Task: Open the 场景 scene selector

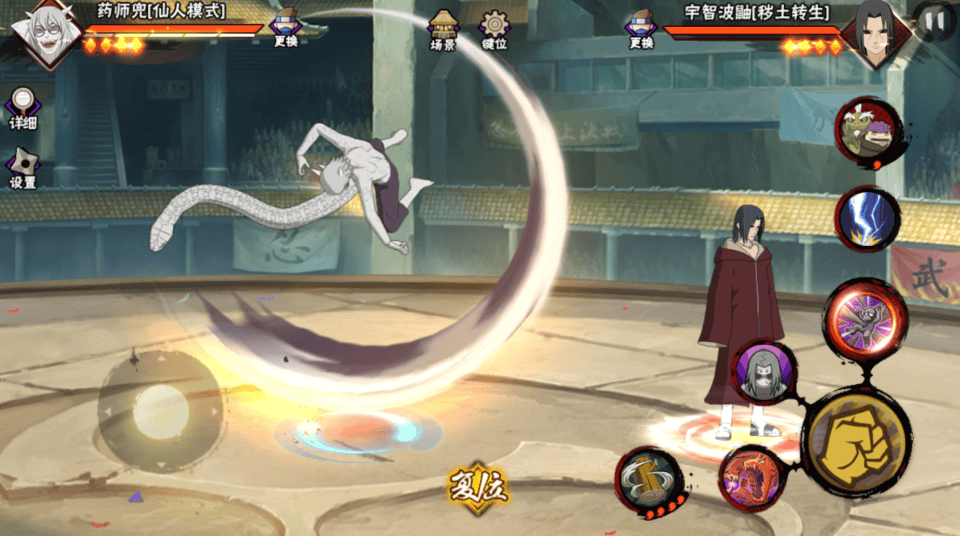Action: 443,30
